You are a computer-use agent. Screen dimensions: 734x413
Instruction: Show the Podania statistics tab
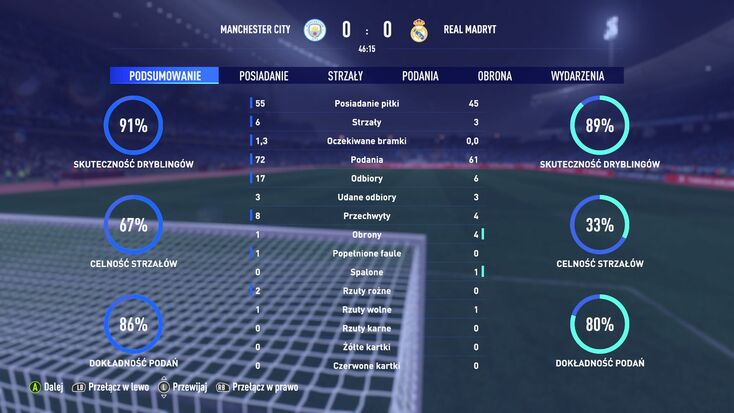(x=420, y=75)
